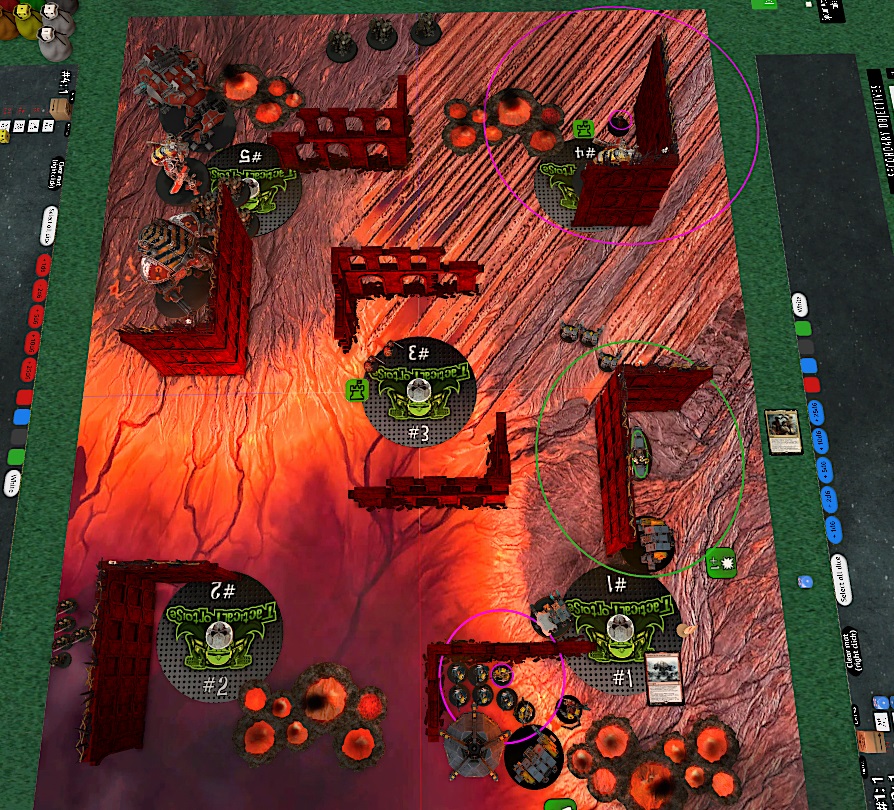The image size is (894, 810).
Task: Activate the green burst icon near objective #1
Action: [719, 562]
